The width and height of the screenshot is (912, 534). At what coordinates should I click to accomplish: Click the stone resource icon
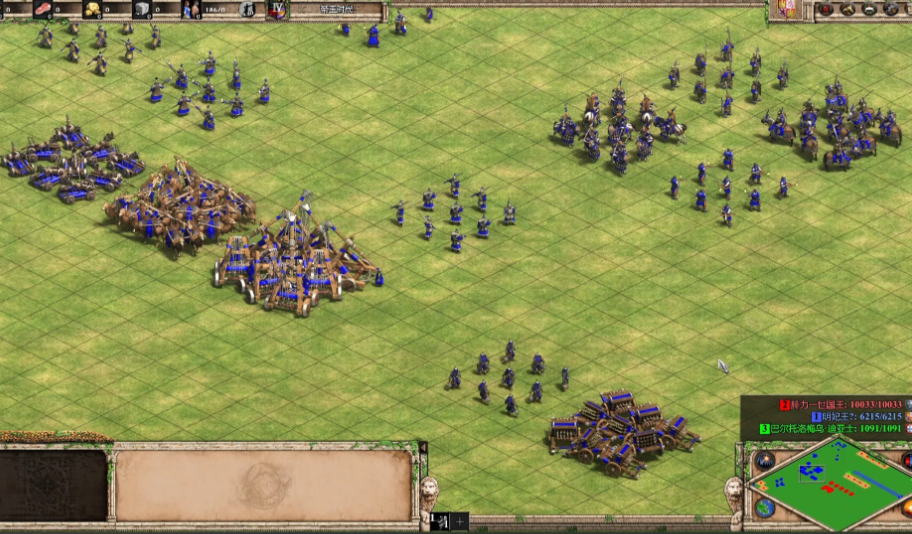coord(142,9)
